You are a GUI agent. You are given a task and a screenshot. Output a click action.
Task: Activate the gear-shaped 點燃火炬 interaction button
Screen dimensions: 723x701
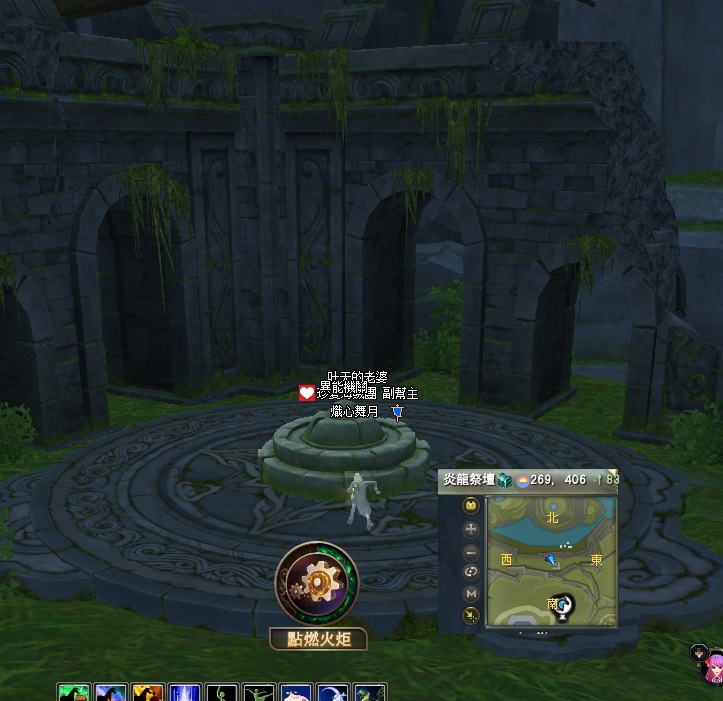click(313, 583)
